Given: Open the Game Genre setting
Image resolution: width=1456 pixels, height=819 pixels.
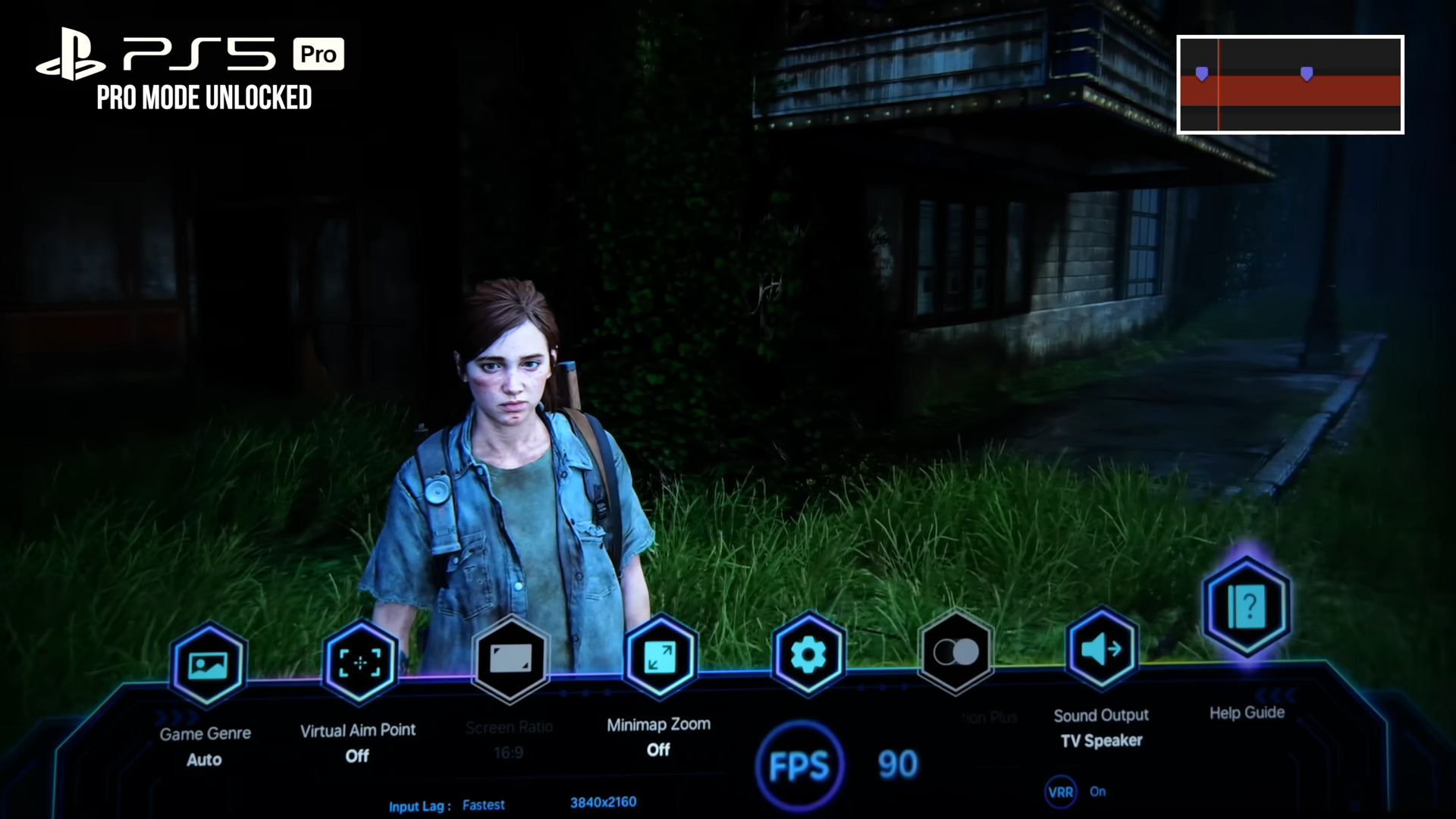Looking at the screenshot, I should coord(208,665).
